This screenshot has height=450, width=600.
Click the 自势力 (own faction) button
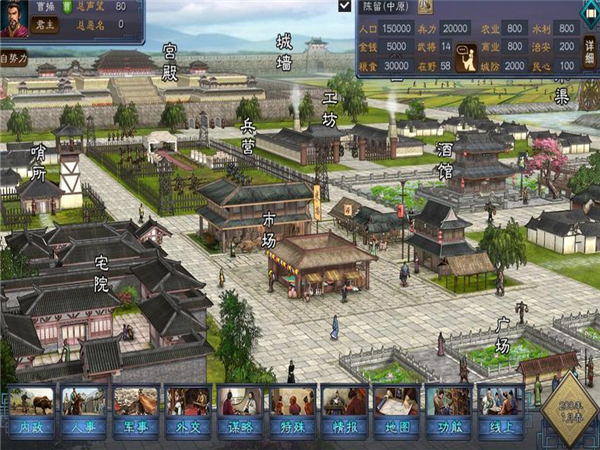click(14, 59)
